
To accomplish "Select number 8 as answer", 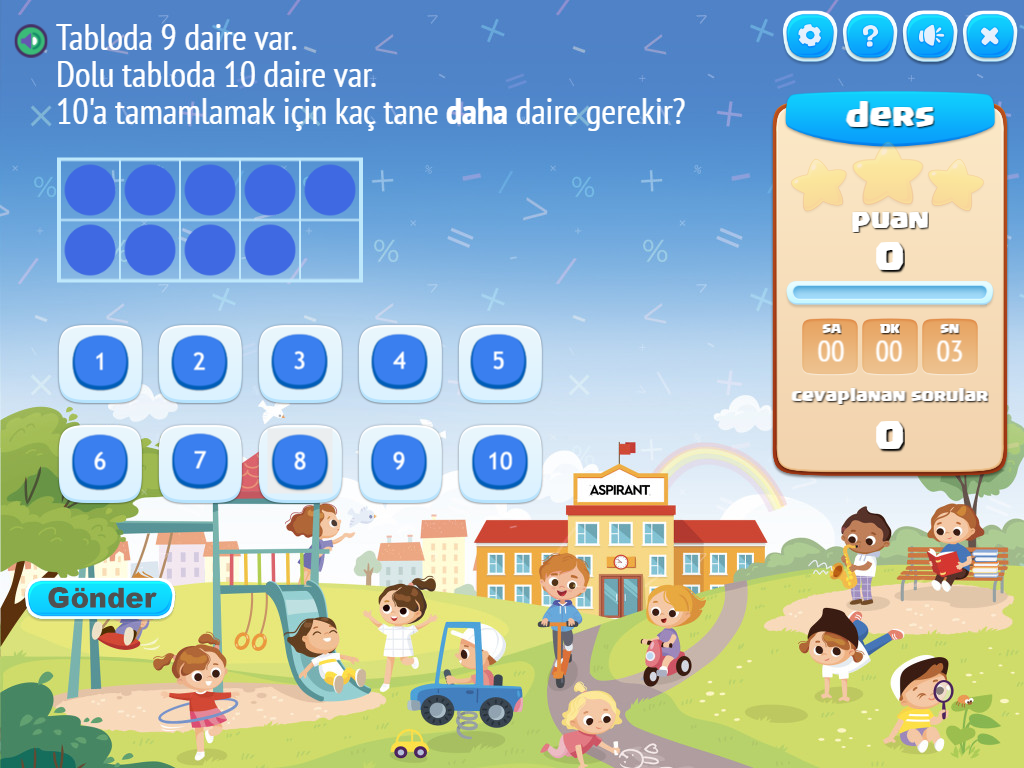I will (300, 462).
